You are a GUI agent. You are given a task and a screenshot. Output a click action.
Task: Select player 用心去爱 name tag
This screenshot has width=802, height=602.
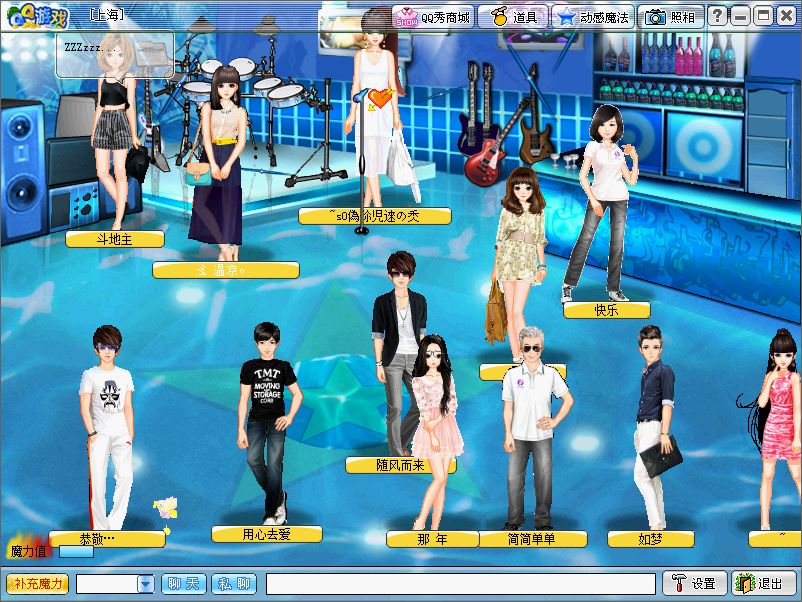pyautogui.click(x=267, y=534)
